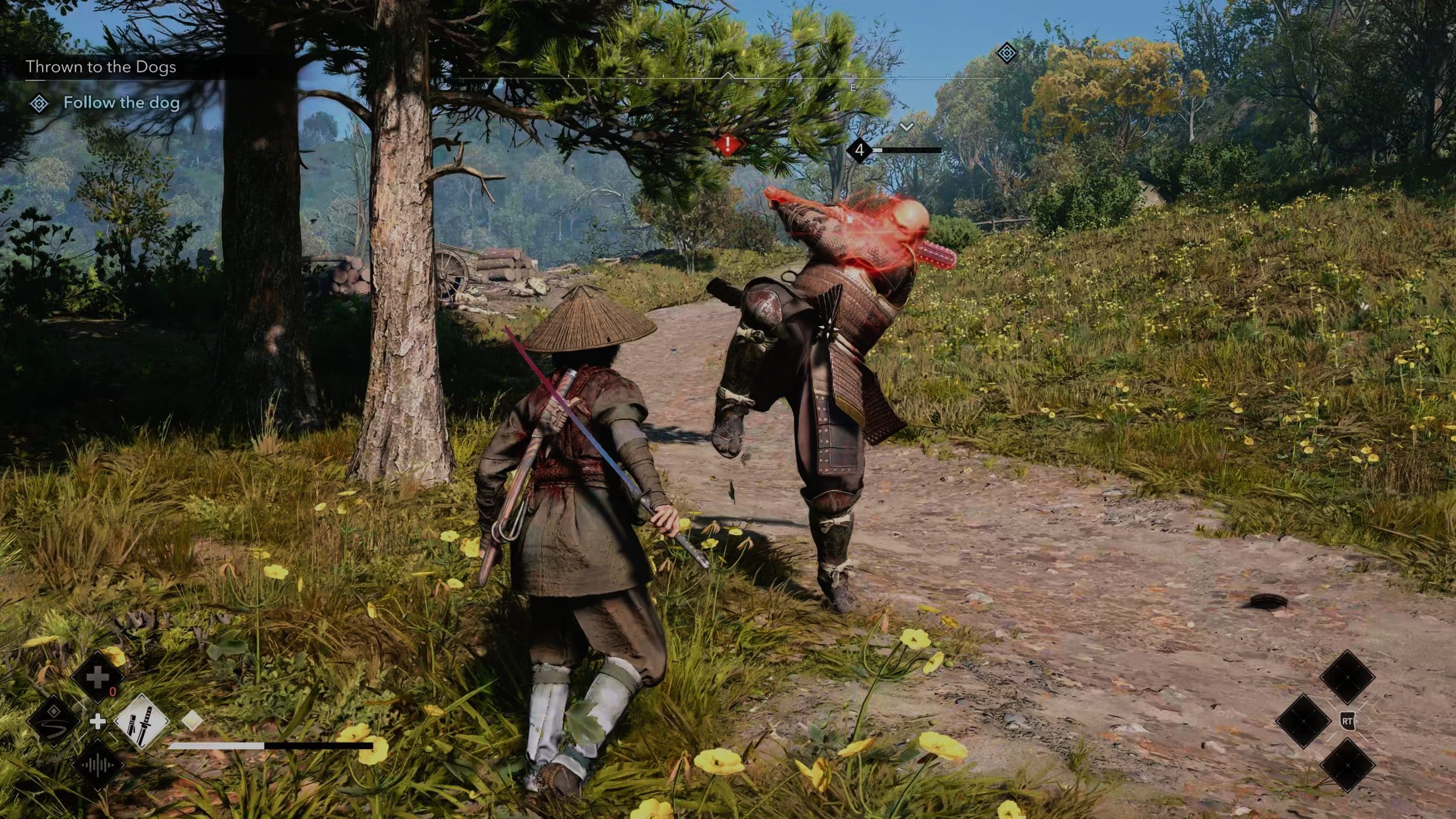Activate the winding path ability icon

(54, 722)
